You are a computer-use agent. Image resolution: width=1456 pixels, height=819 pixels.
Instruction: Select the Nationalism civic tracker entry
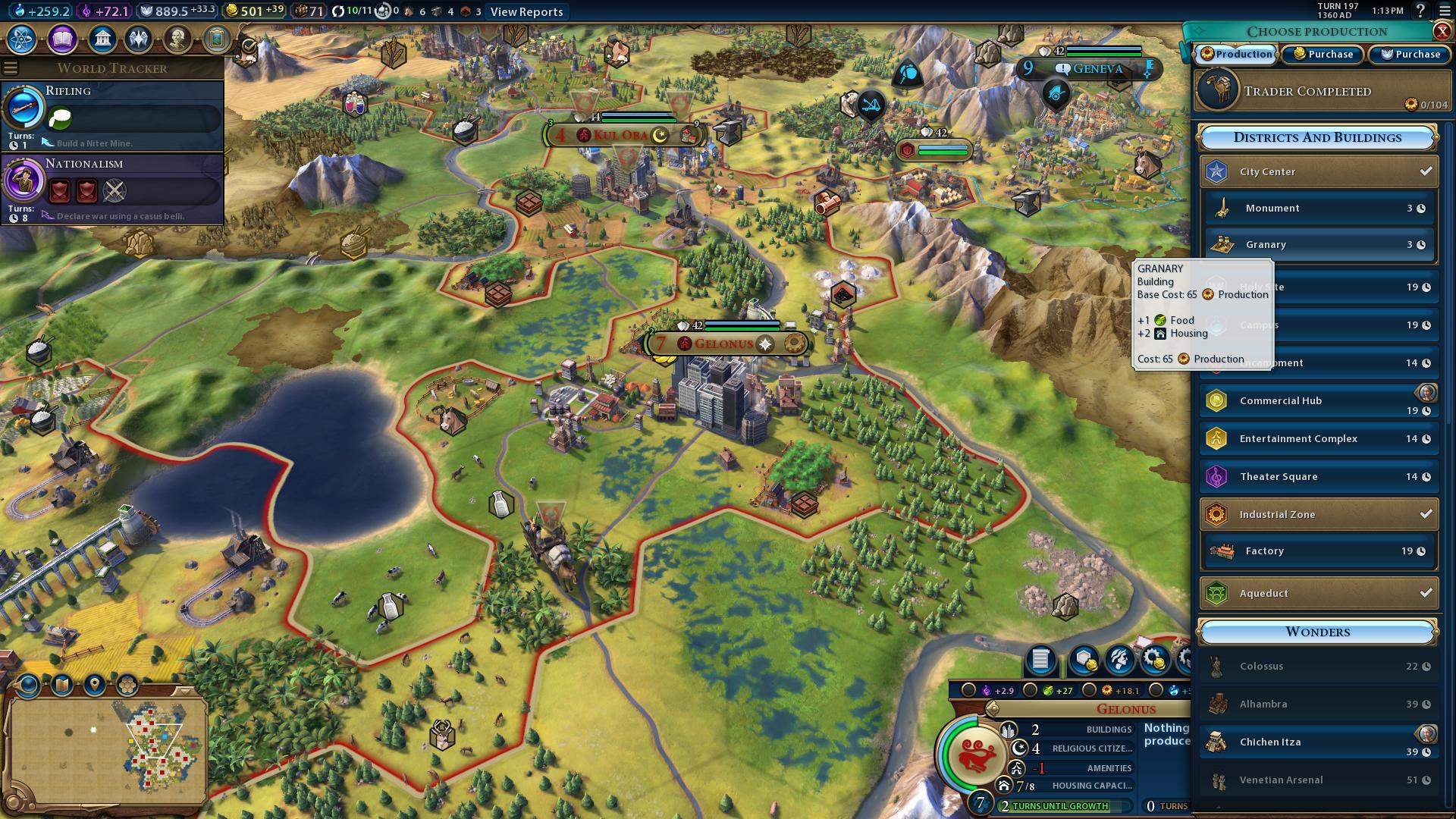112,188
